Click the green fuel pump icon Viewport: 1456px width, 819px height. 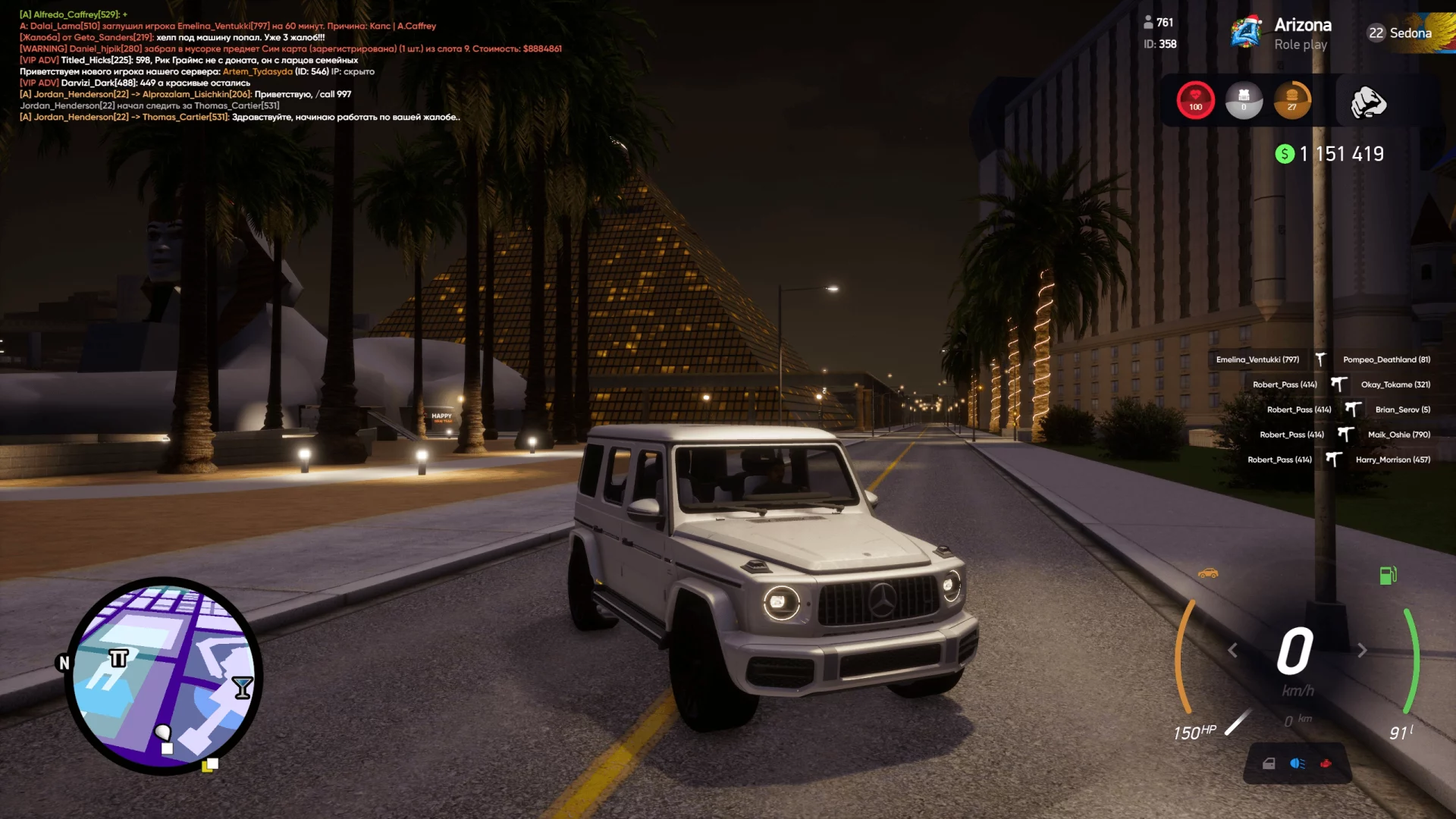click(1388, 576)
